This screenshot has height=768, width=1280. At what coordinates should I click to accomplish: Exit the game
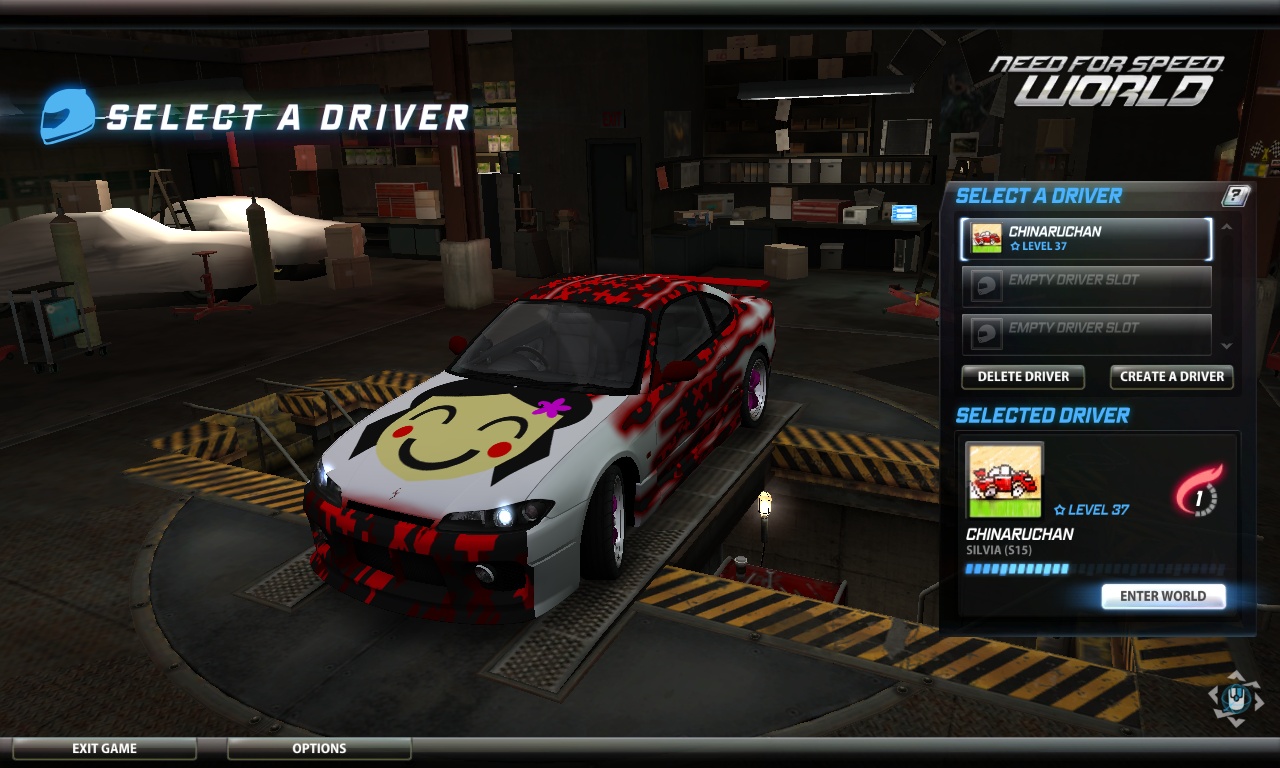coord(104,748)
